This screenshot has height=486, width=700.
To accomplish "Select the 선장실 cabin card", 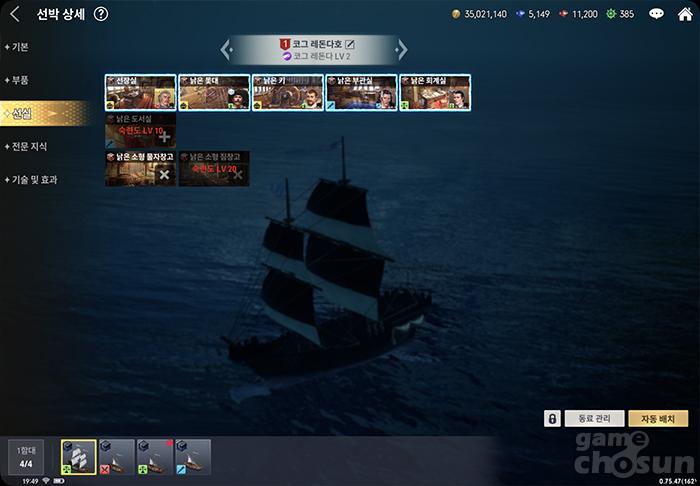I will tap(140, 92).
